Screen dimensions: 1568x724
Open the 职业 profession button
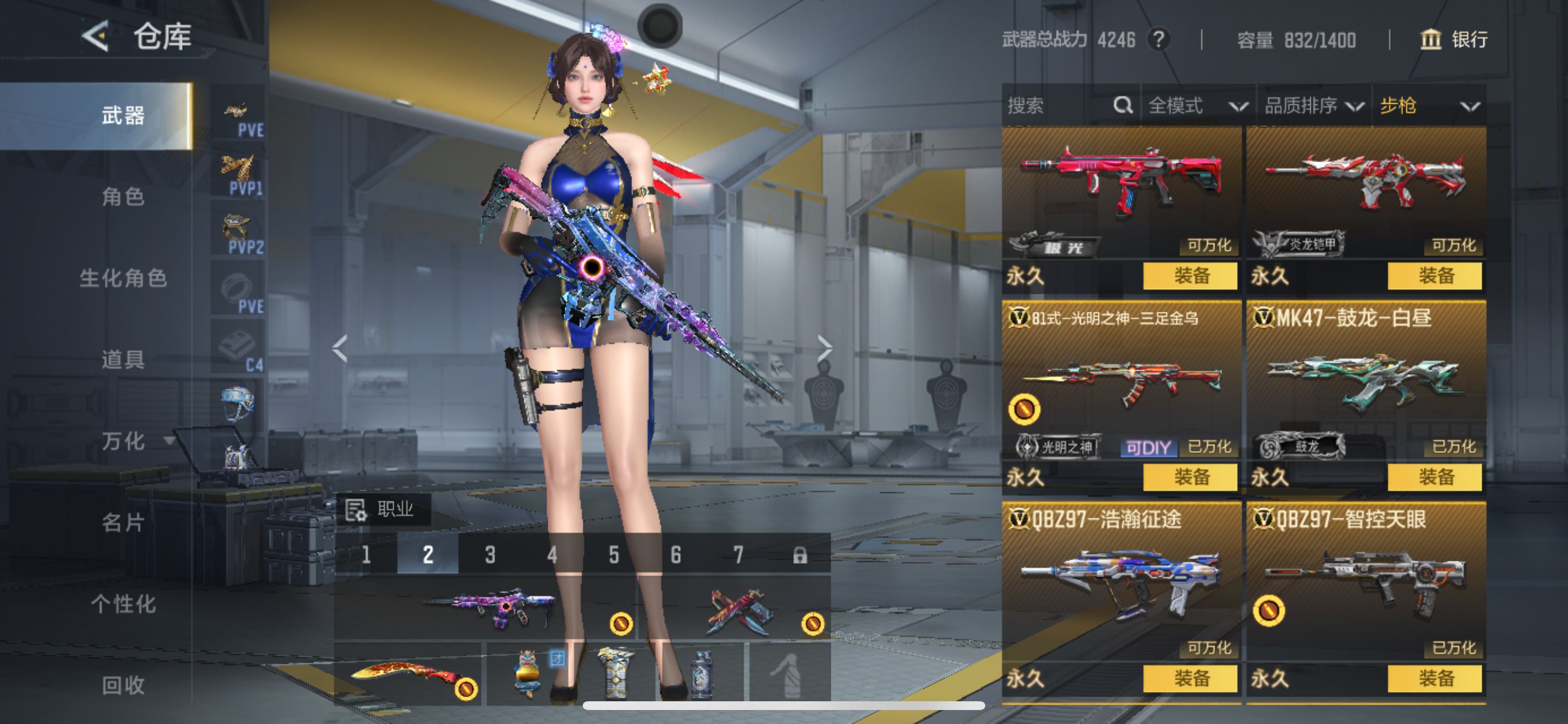click(x=383, y=509)
